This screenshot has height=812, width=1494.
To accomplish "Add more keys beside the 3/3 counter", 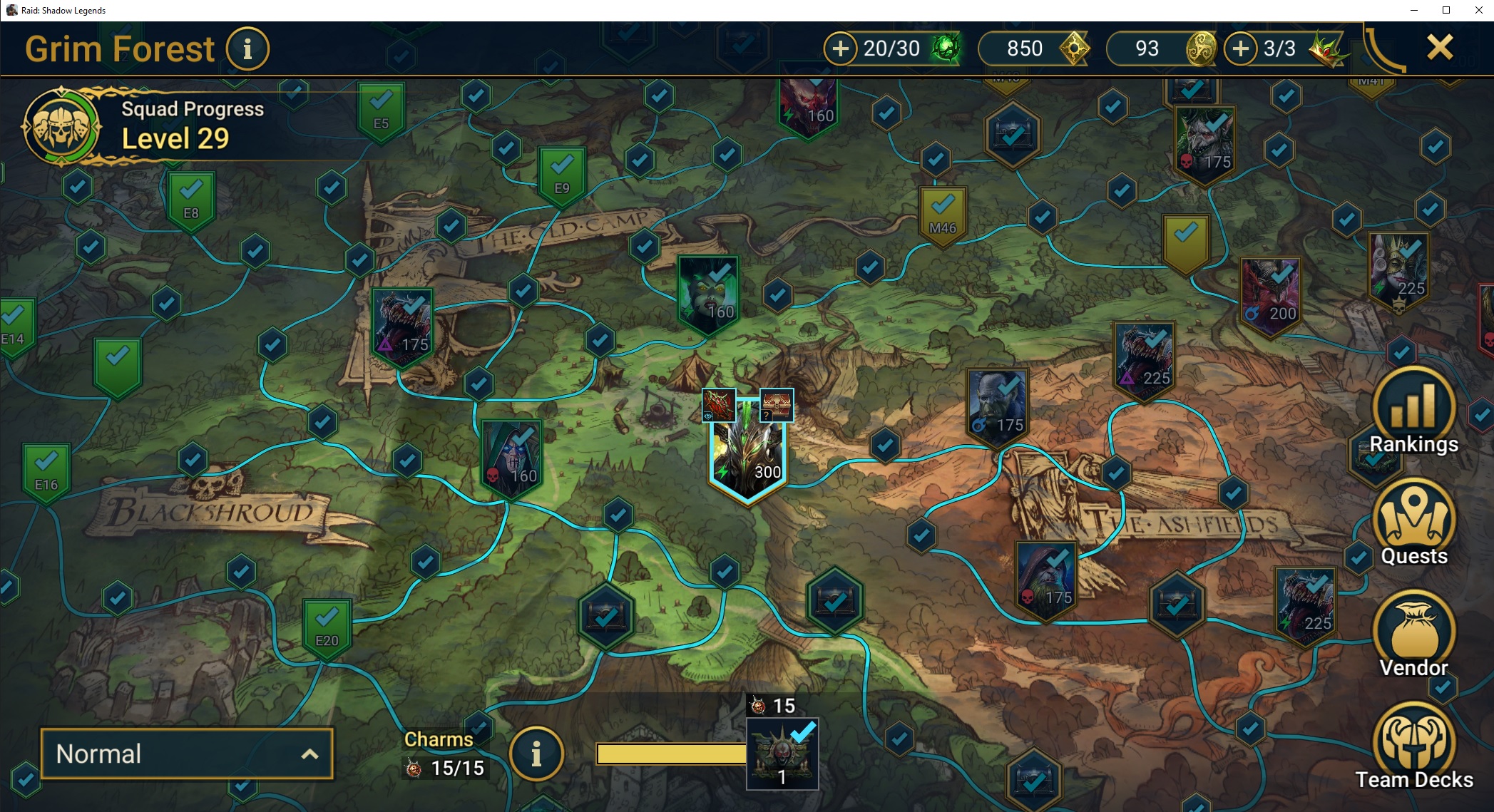I will pos(1241,48).
